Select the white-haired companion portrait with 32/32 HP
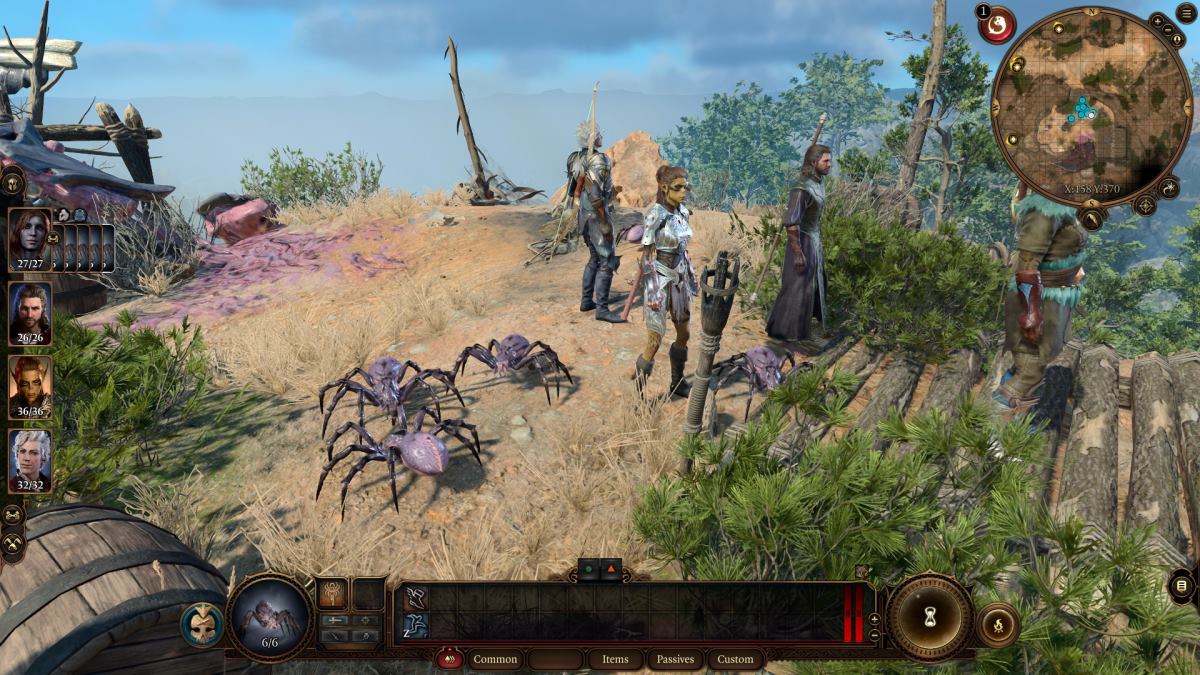 tap(29, 458)
